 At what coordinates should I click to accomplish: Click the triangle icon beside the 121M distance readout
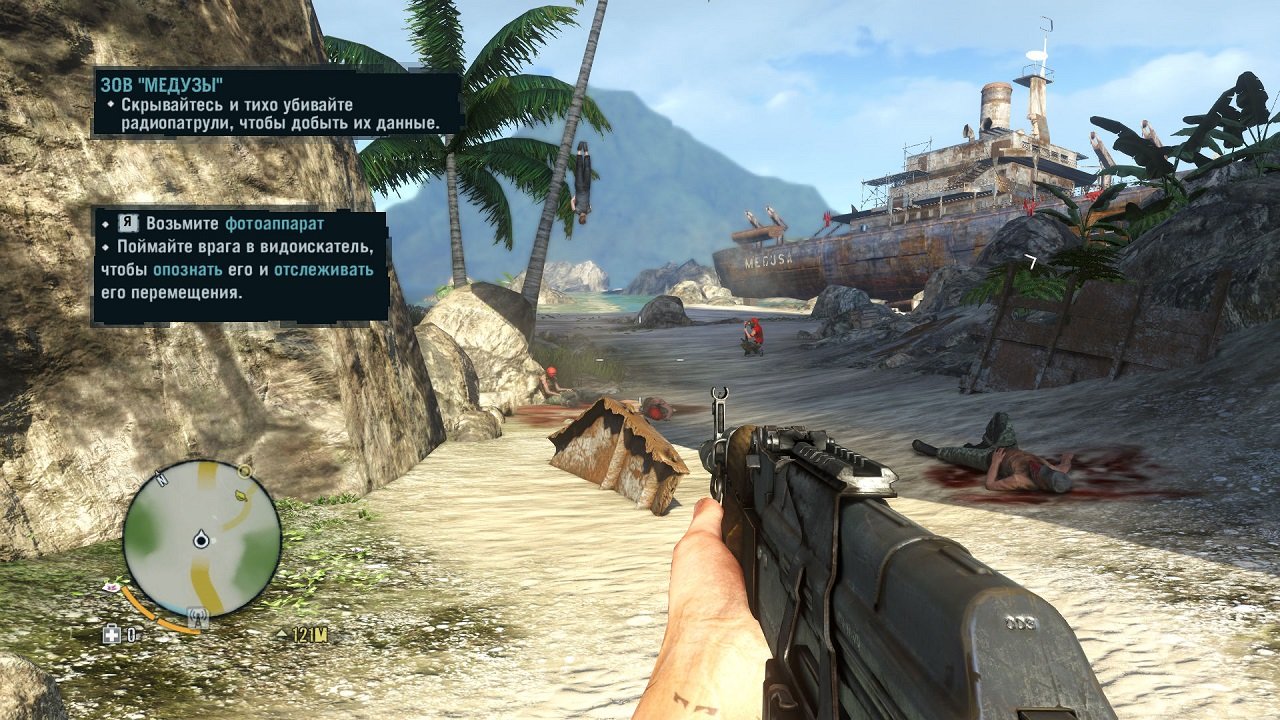(x=282, y=633)
